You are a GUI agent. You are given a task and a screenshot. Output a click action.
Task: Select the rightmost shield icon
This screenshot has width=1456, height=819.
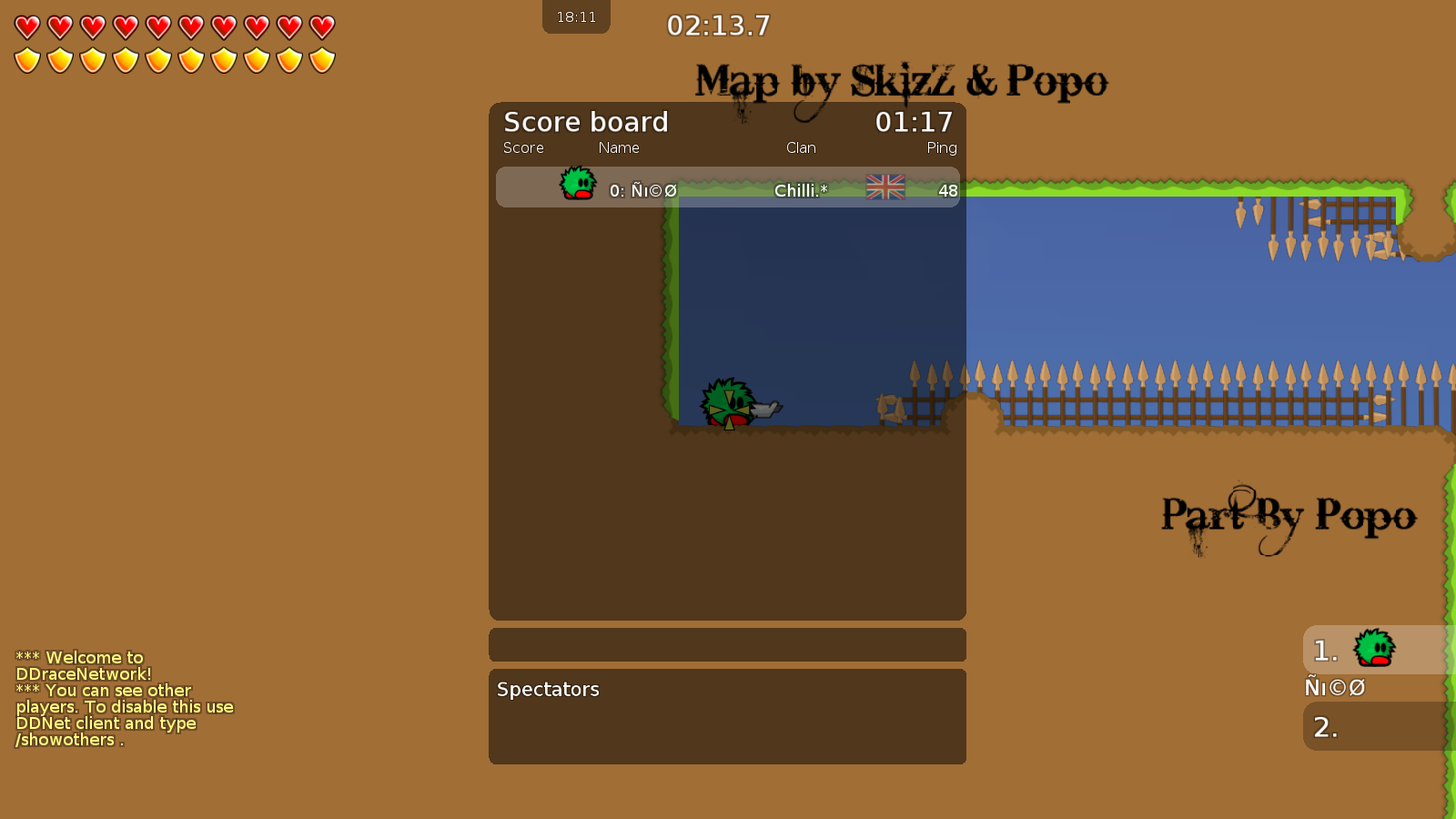[321, 58]
